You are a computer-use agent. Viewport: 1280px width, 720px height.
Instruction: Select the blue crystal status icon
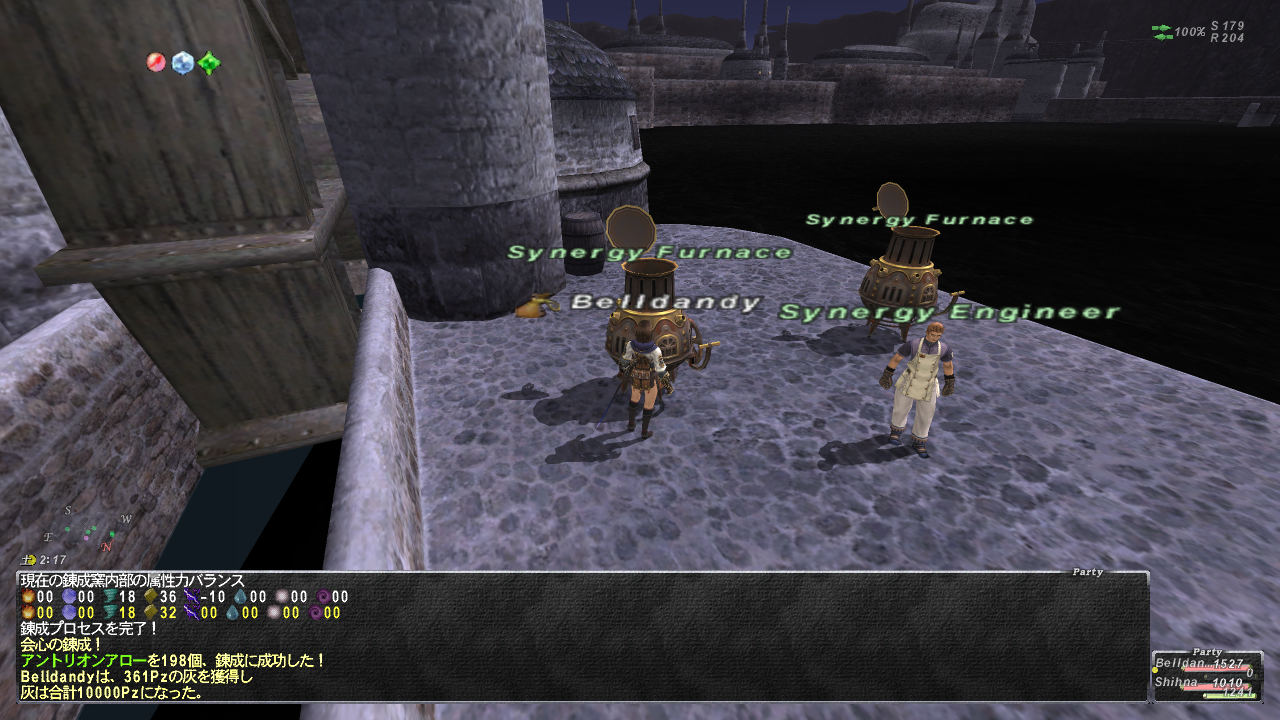pos(182,63)
